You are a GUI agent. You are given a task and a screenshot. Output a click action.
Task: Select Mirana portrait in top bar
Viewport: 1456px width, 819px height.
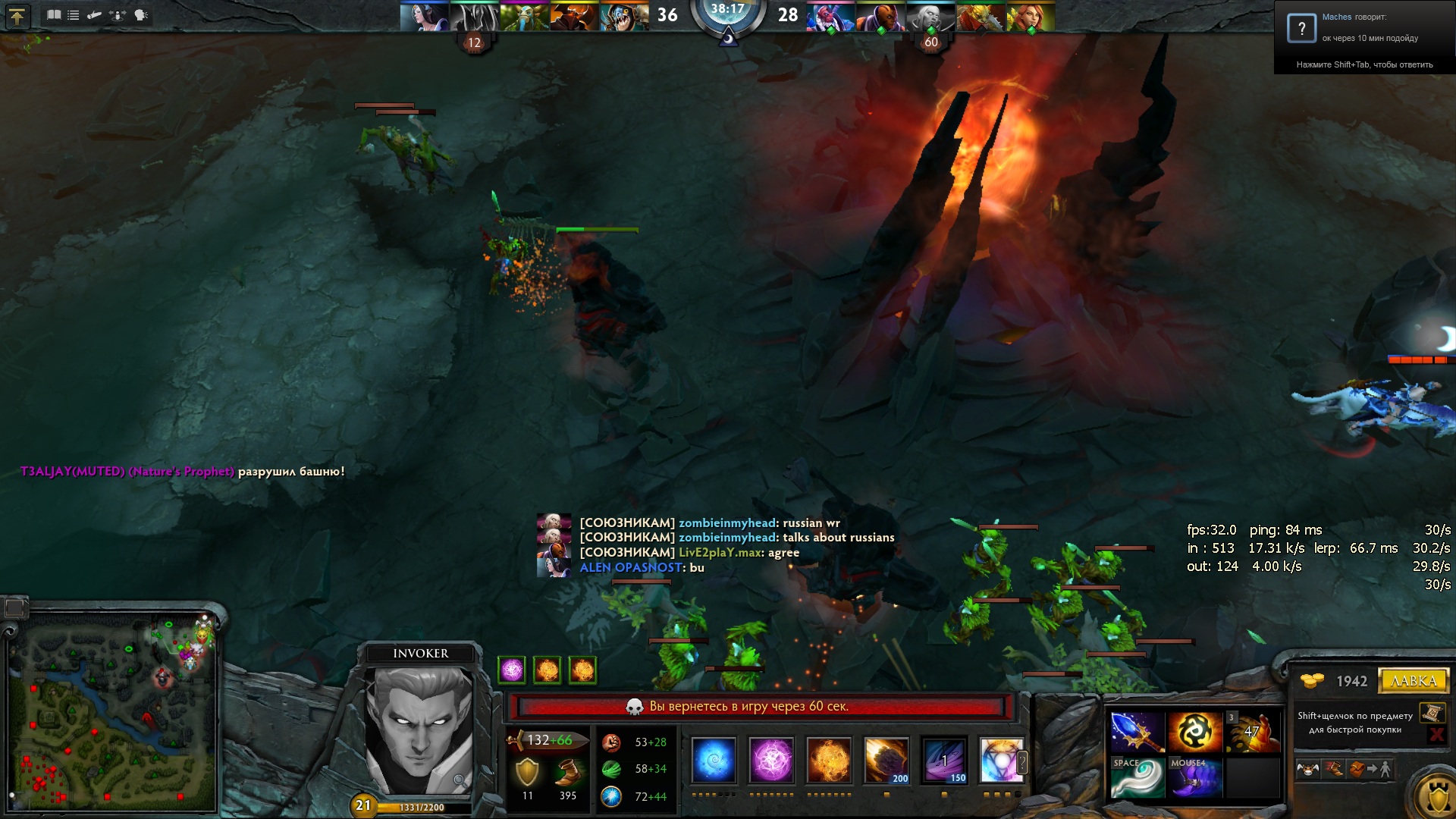[424, 17]
